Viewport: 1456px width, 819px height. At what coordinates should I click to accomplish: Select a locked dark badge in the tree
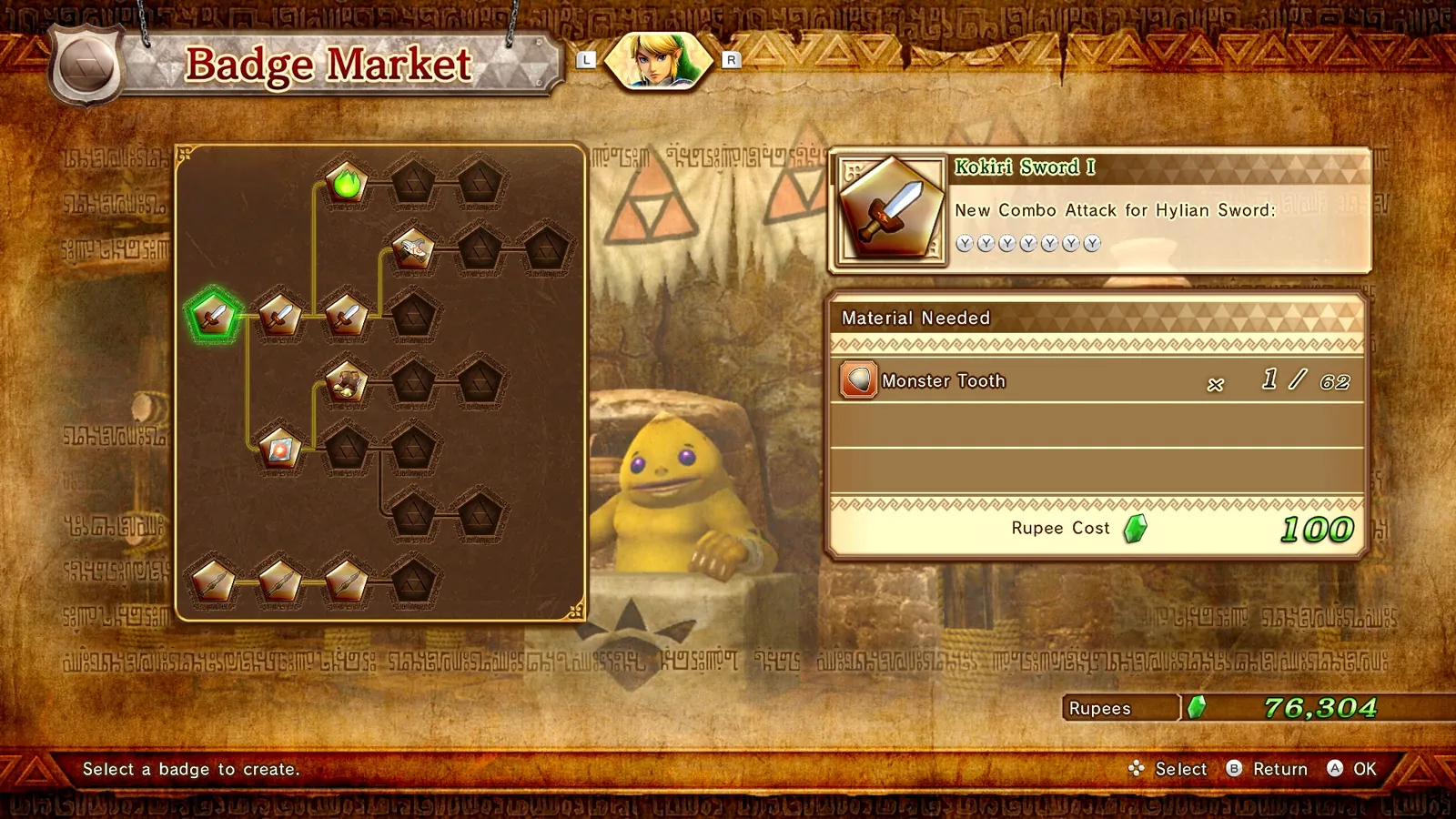412,182
